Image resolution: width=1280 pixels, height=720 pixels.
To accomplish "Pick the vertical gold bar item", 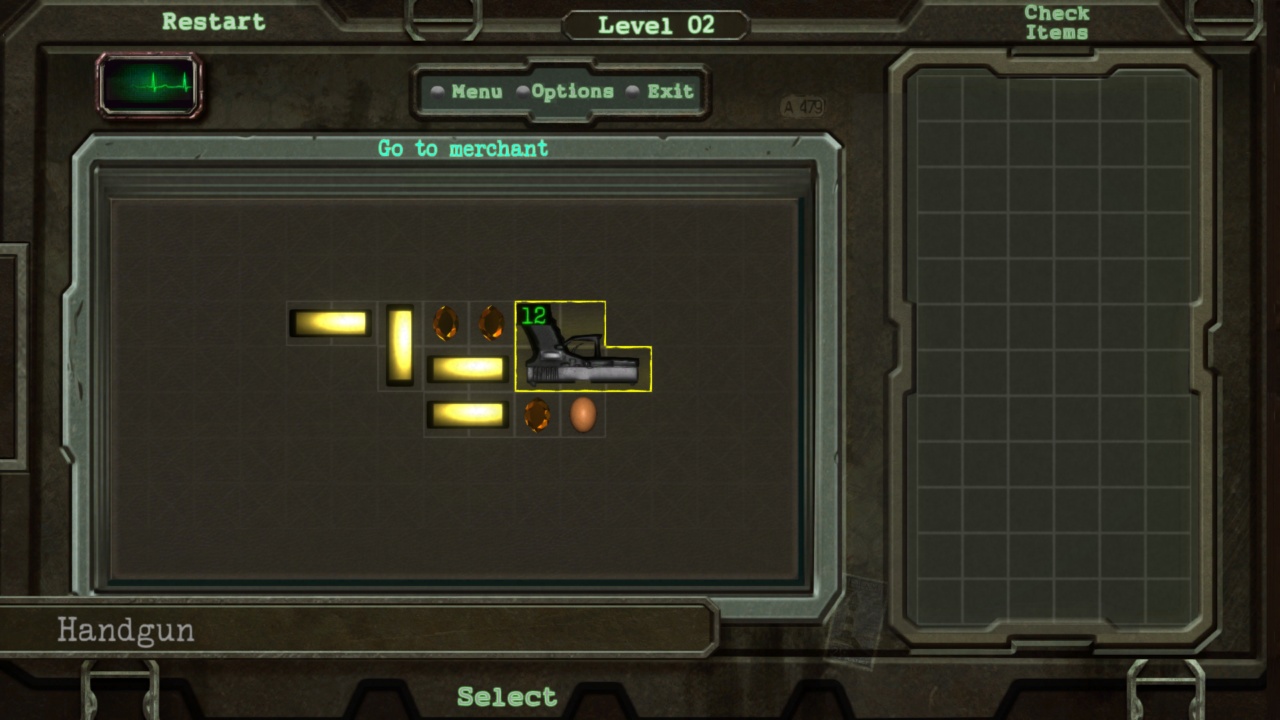I will click(x=399, y=345).
